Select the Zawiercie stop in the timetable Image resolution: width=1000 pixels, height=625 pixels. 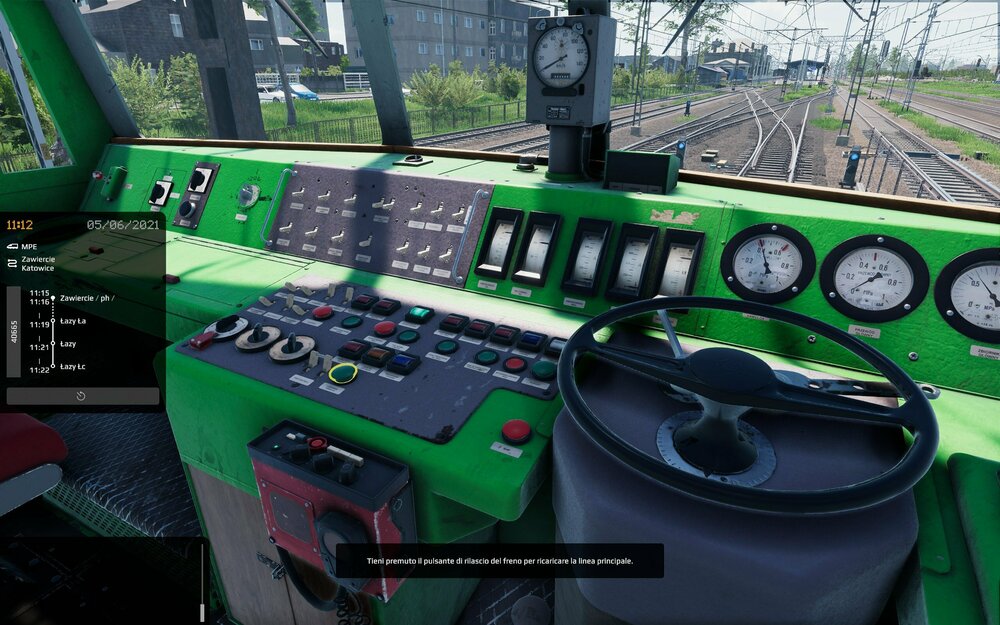(86, 298)
